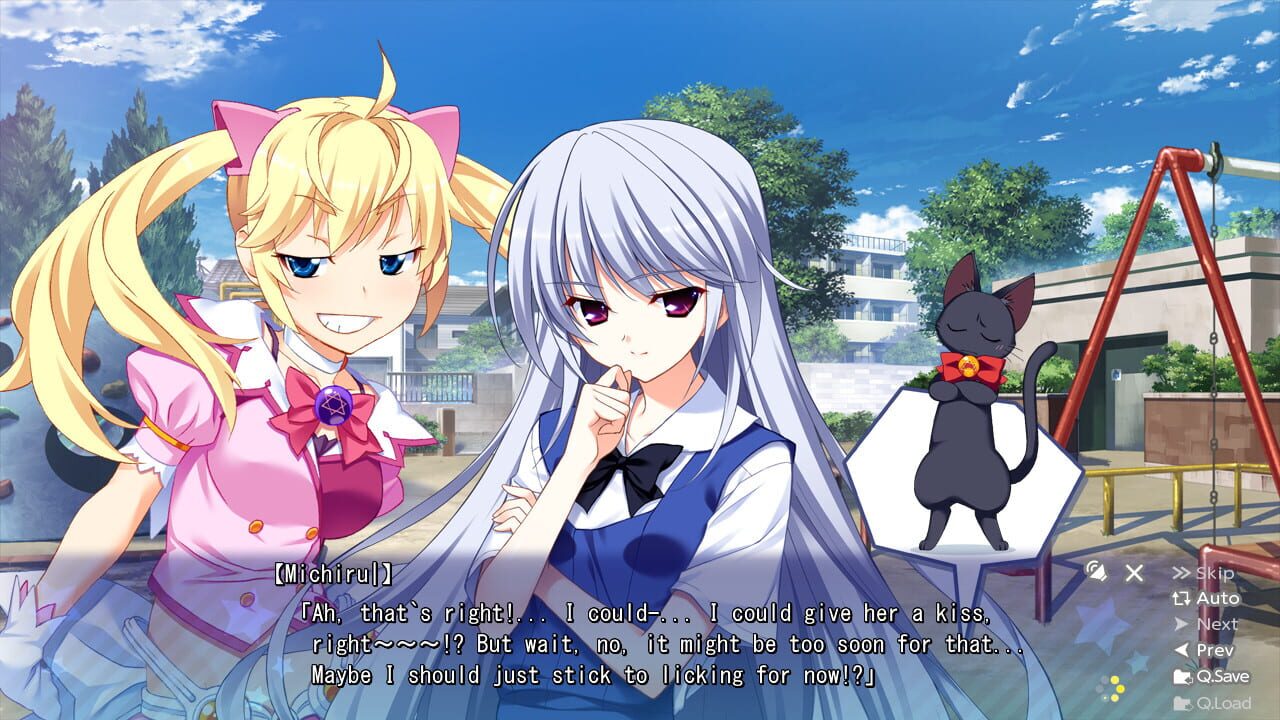Click the voice replay speaker icon above the textbox
1280x720 pixels.
coord(1099,572)
